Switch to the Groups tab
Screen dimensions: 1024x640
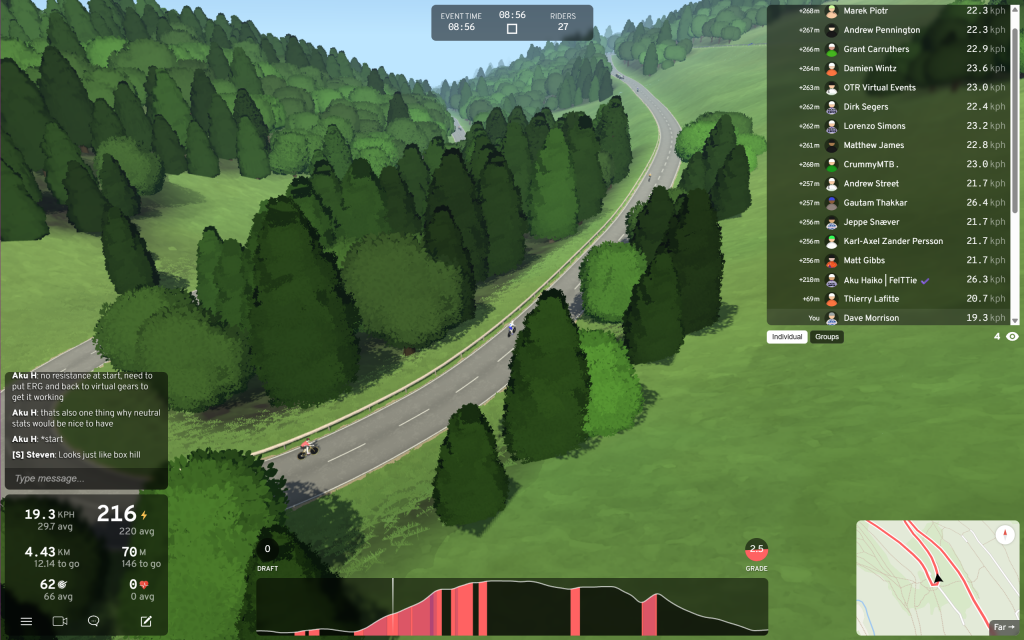tap(827, 337)
